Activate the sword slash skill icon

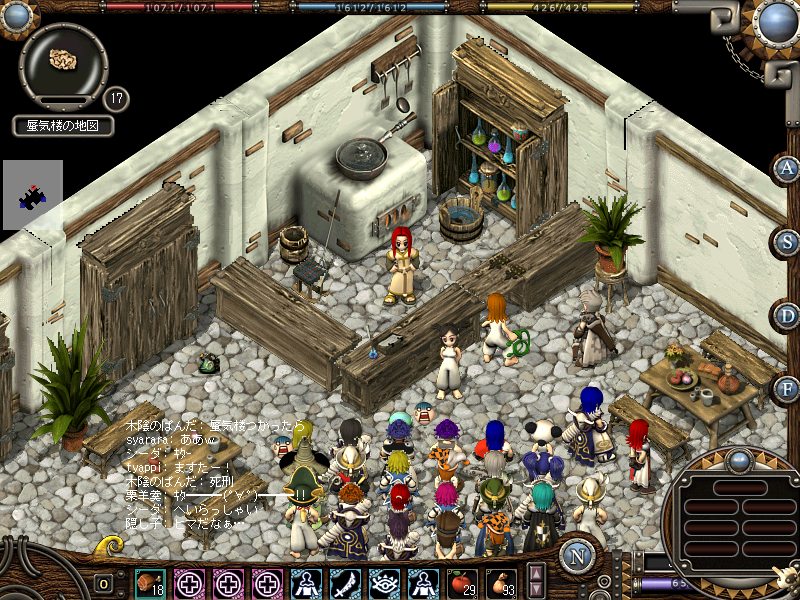(345, 583)
